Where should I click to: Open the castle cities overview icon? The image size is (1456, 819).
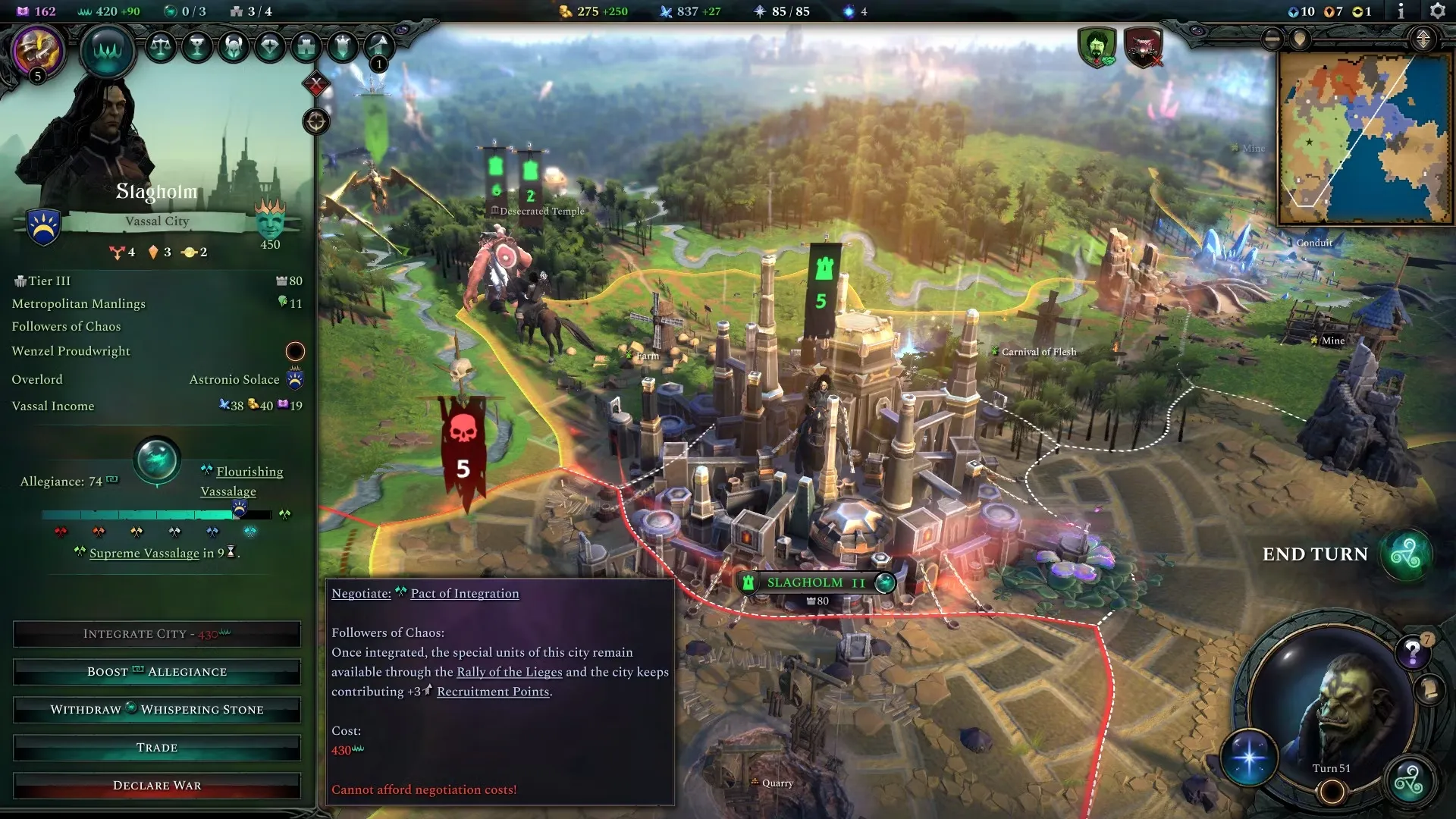(x=306, y=47)
